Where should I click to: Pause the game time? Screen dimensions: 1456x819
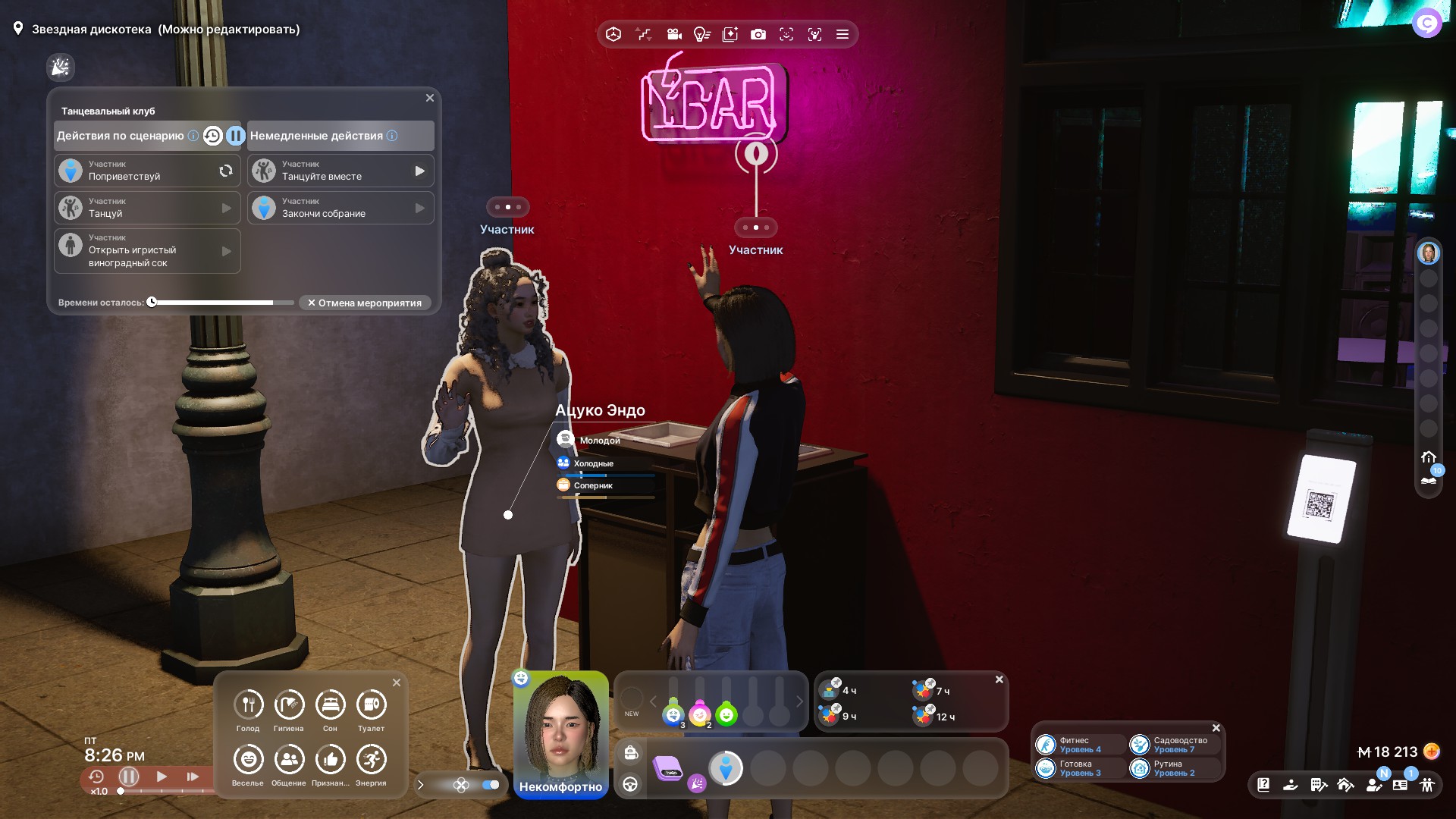coord(129,777)
